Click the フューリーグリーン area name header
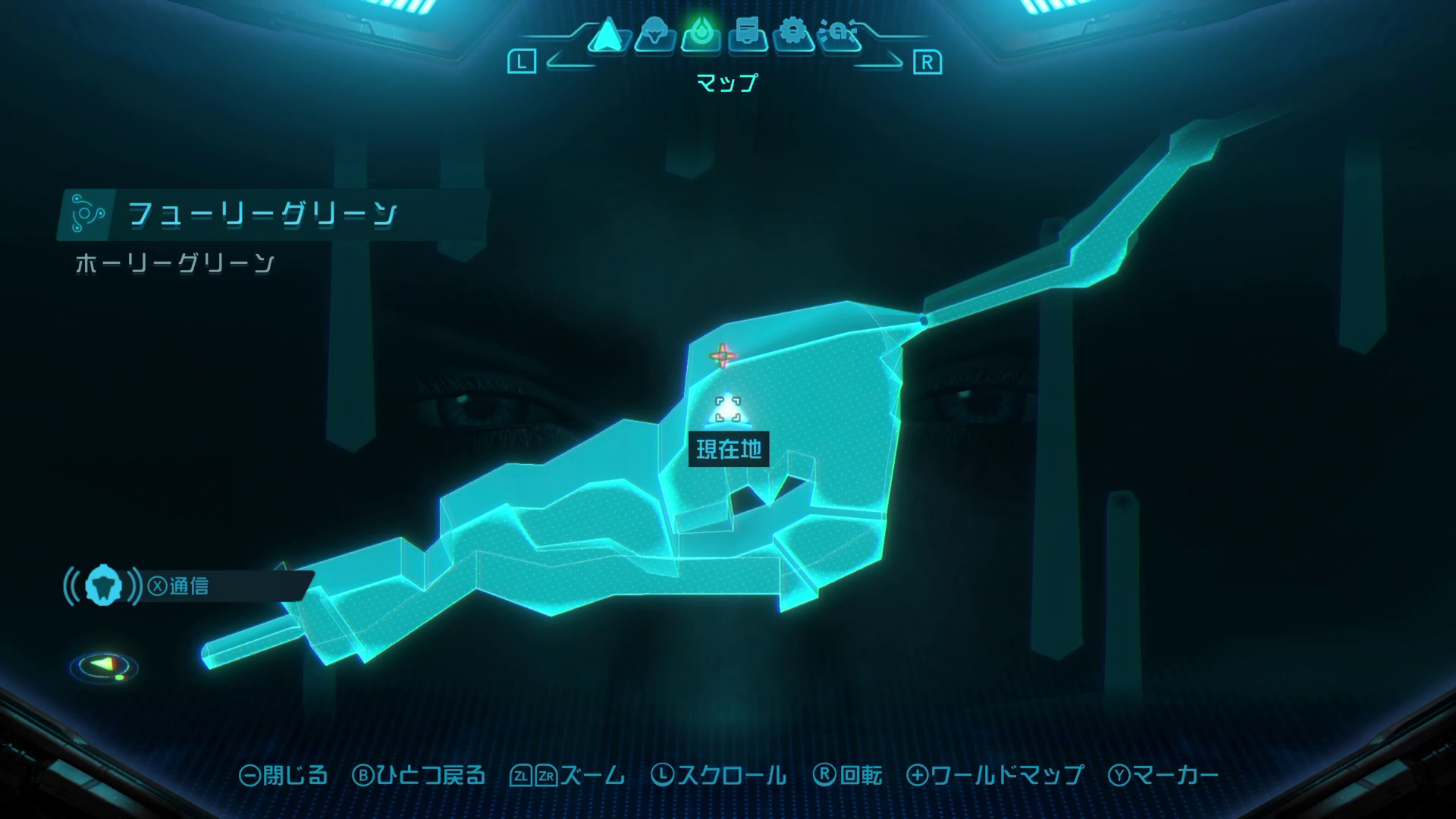The height and width of the screenshot is (819, 1456). [262, 215]
